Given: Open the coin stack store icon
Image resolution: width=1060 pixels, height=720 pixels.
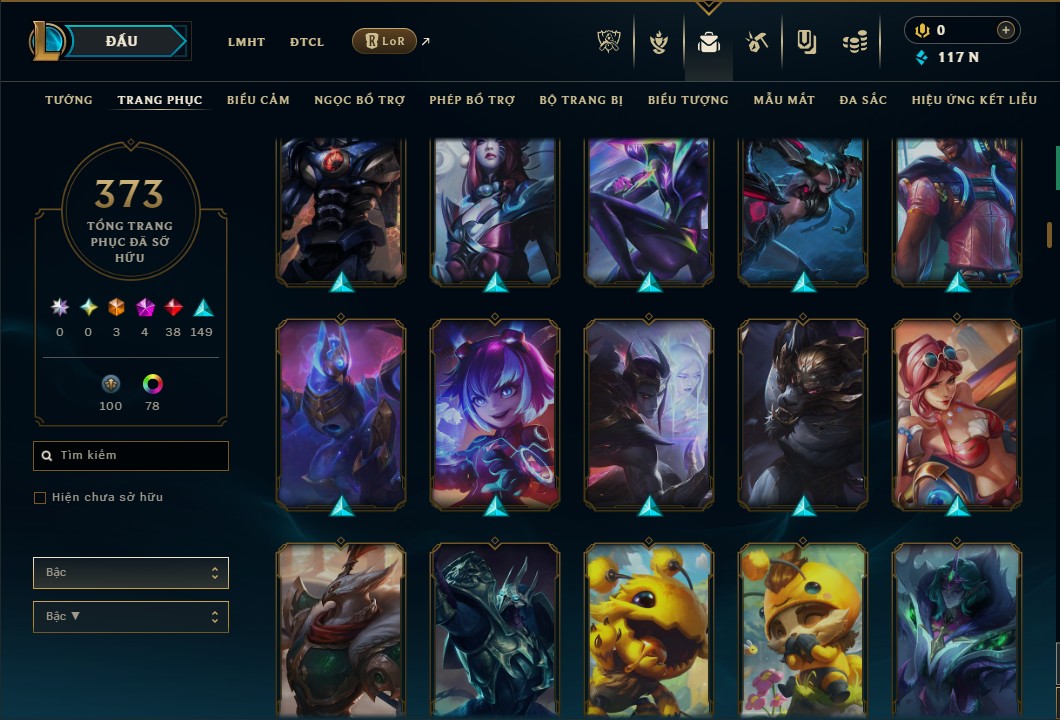Looking at the screenshot, I should click(x=854, y=43).
